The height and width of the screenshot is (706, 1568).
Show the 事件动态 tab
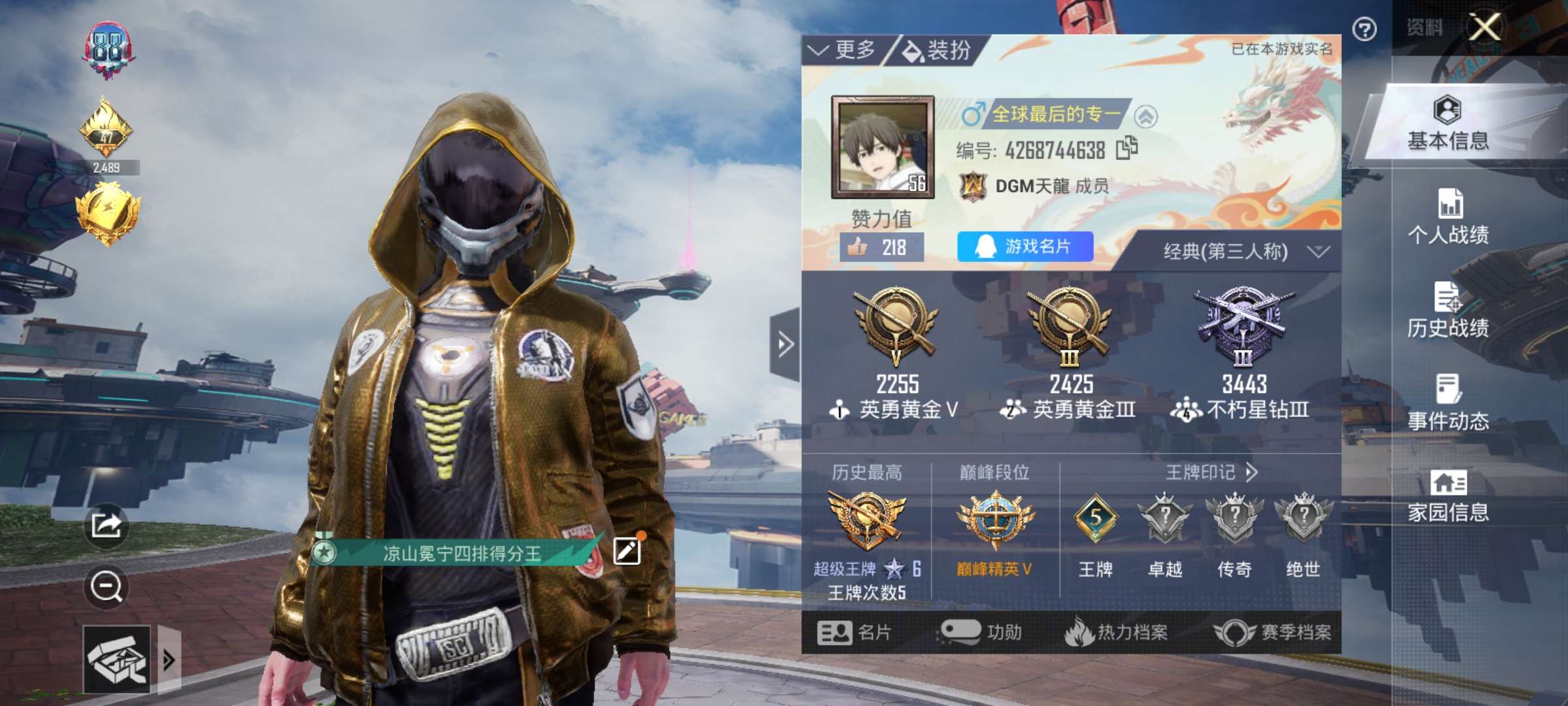[x=1448, y=403]
